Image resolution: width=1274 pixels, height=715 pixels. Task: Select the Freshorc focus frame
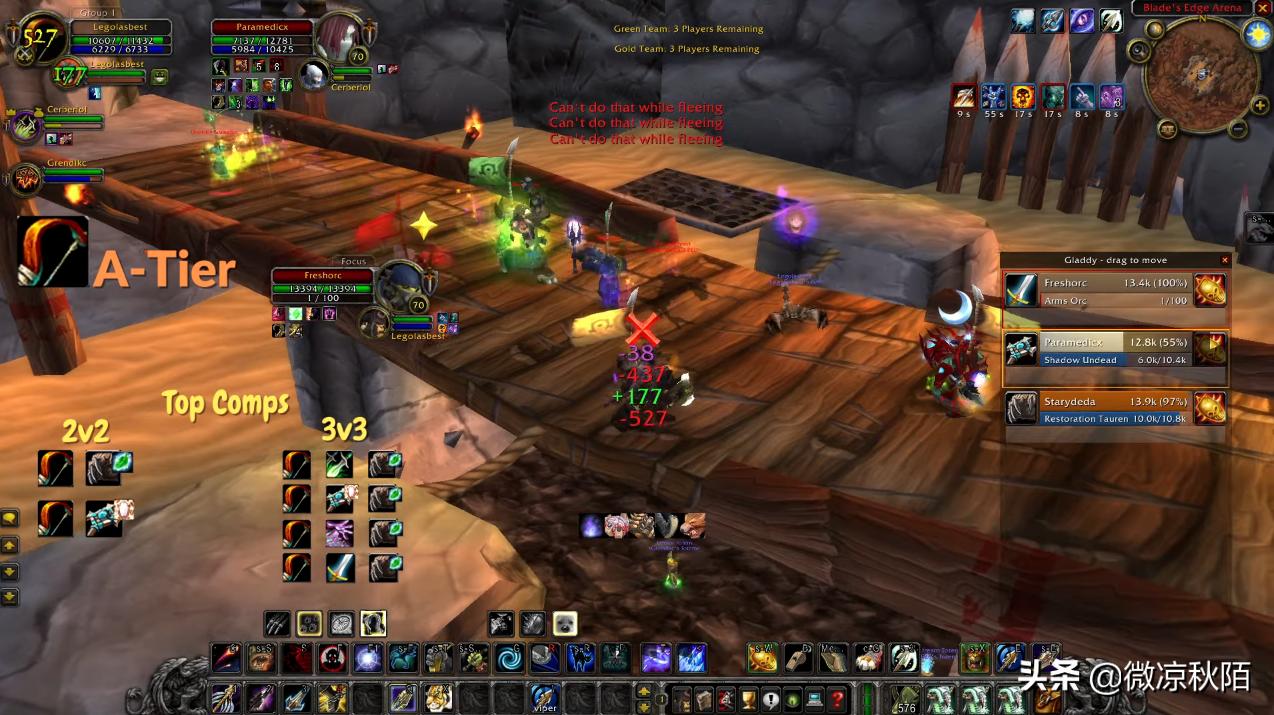pyautogui.click(x=322, y=288)
